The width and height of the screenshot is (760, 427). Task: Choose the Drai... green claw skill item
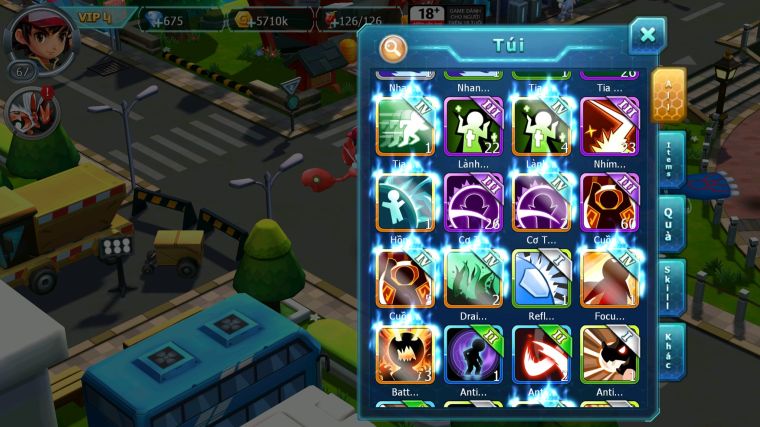(x=473, y=278)
